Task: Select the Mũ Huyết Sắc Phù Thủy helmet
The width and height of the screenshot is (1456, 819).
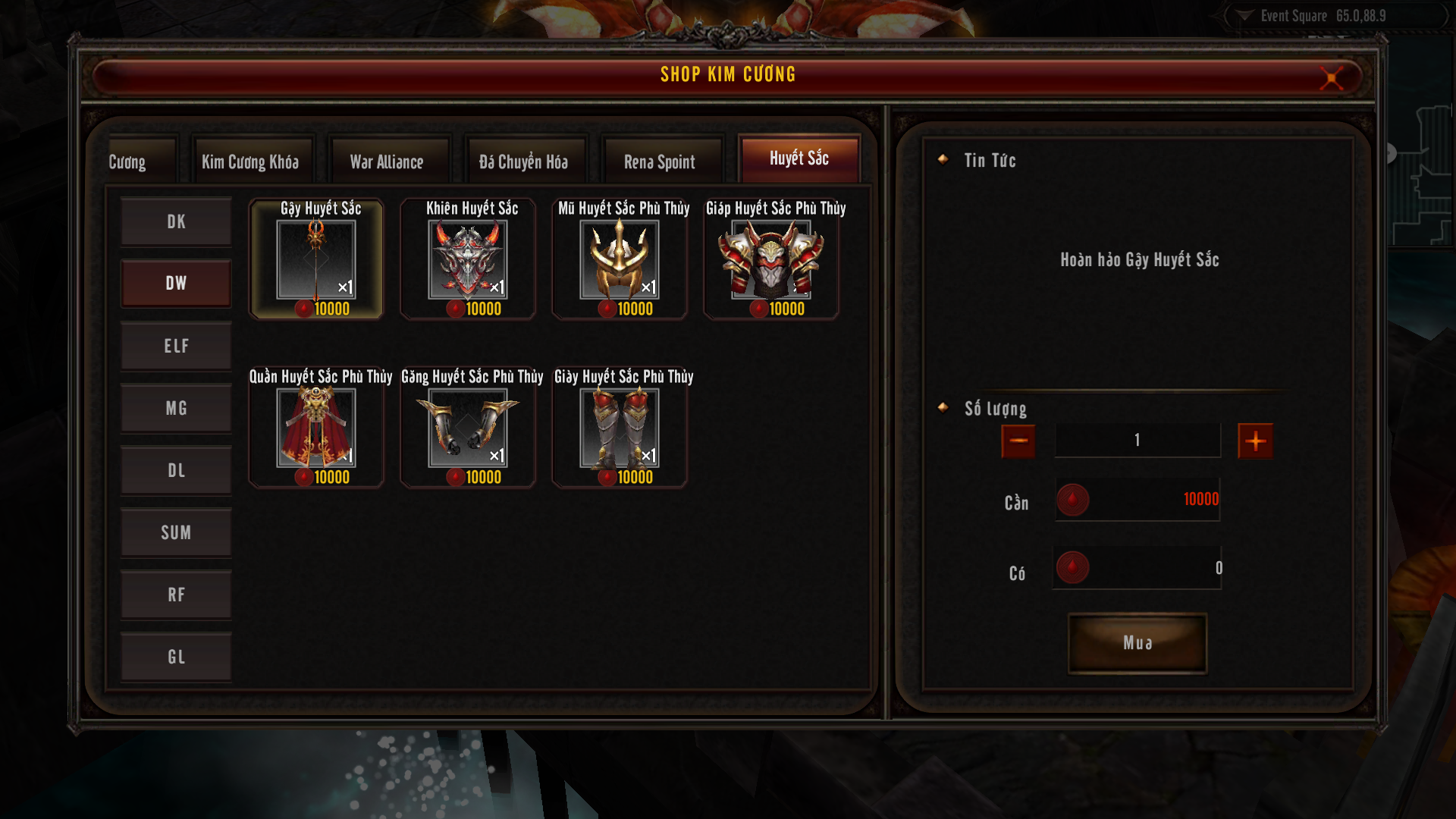Action: point(620,260)
